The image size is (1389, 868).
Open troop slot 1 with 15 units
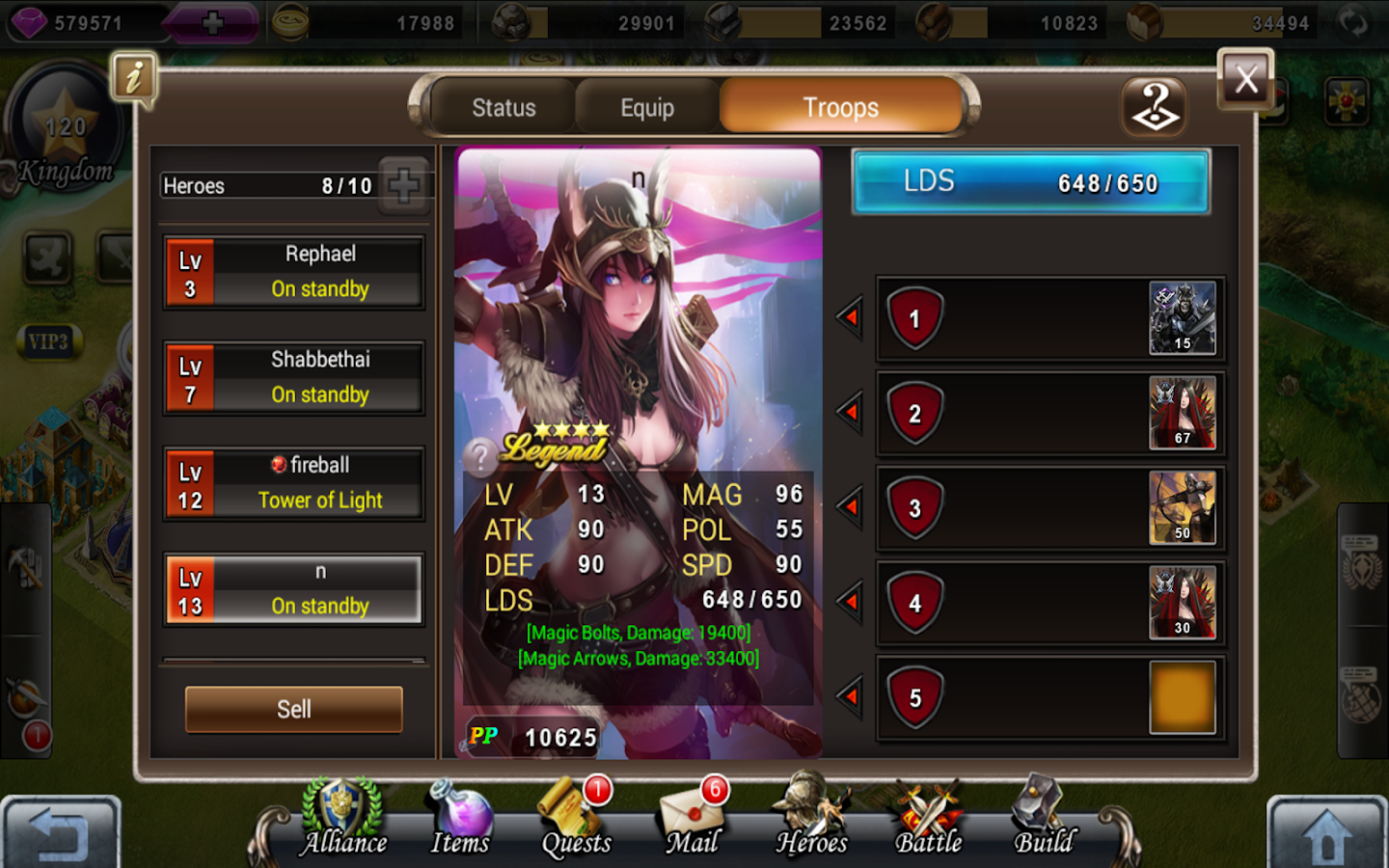pos(1182,318)
